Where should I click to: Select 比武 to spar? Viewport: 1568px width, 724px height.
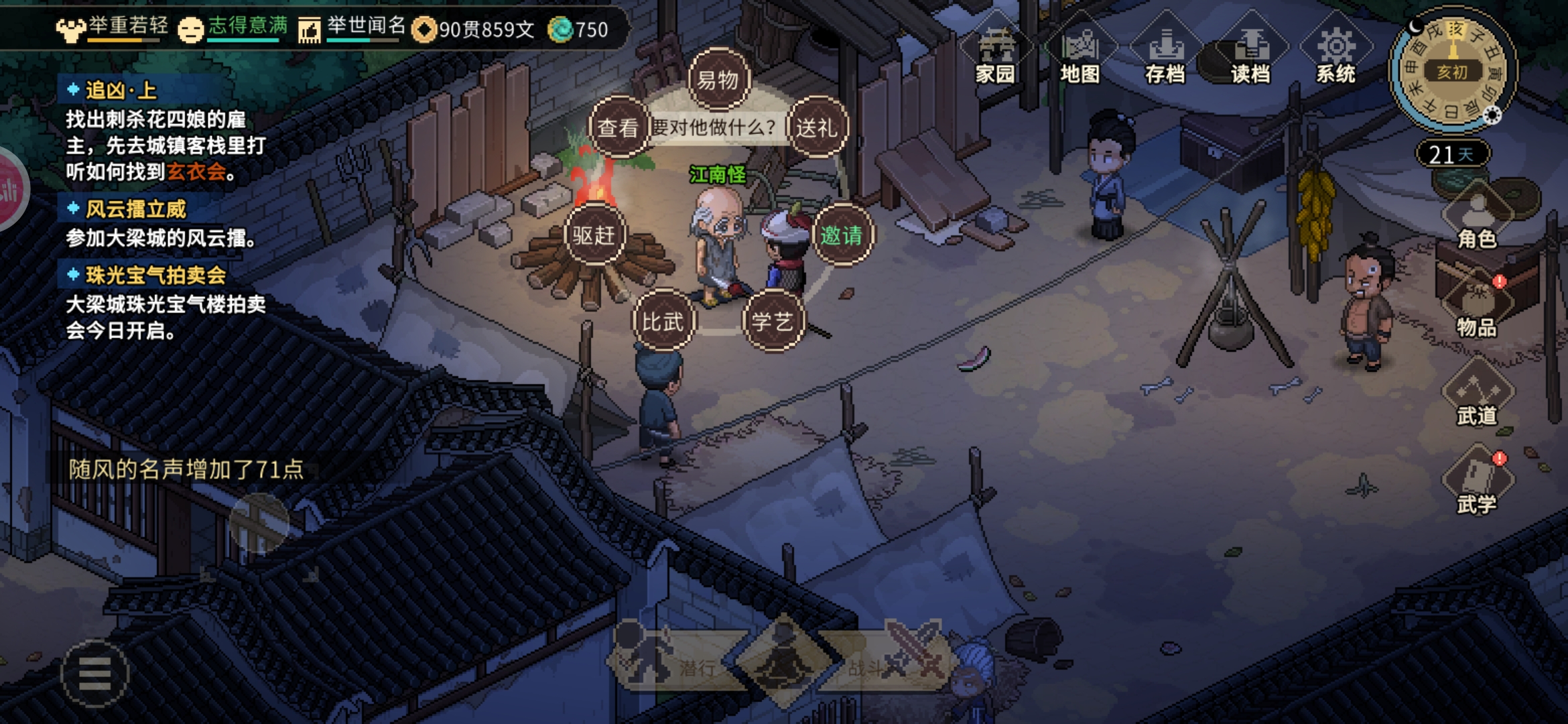663,322
